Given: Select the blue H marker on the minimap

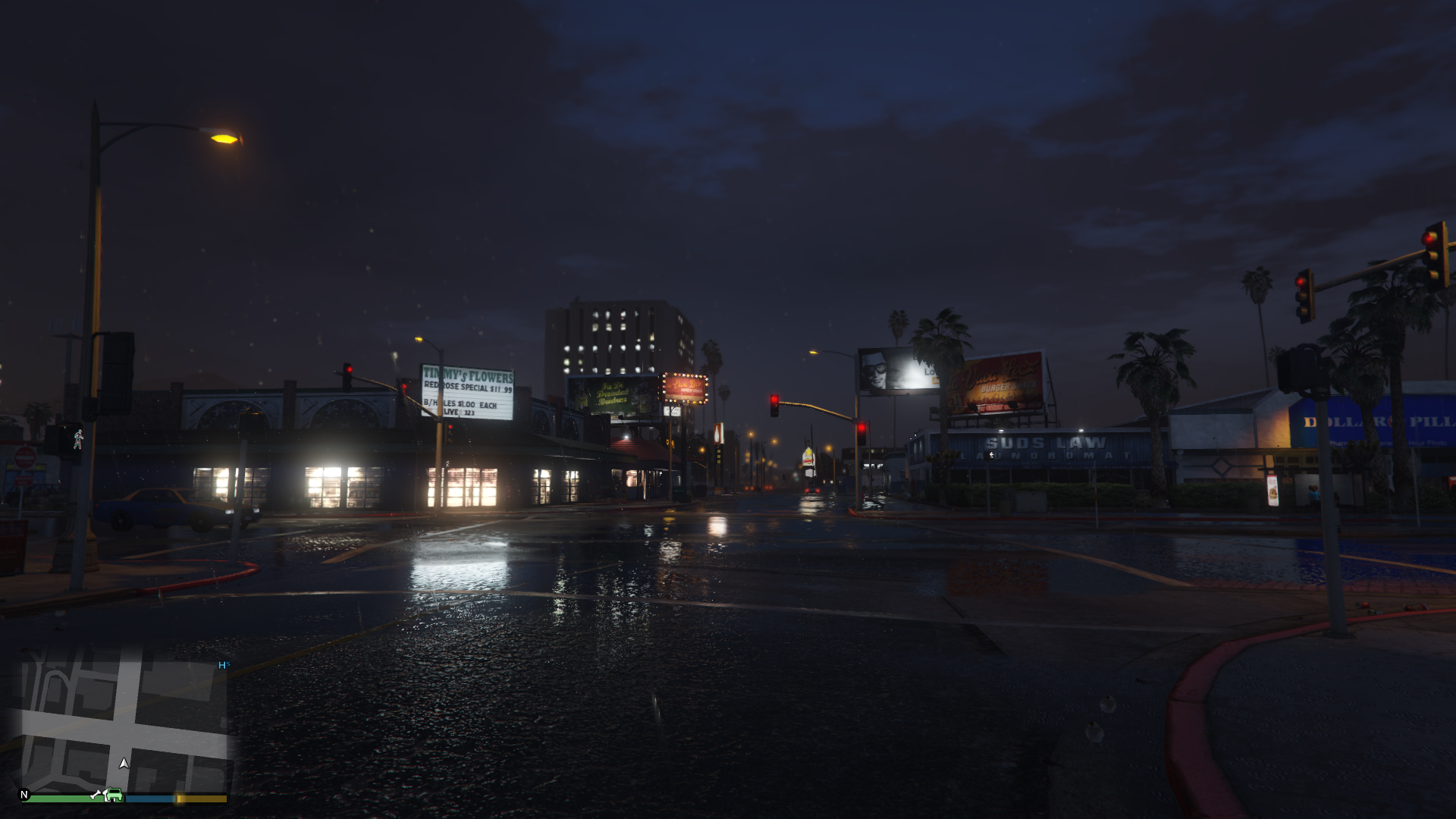Looking at the screenshot, I should point(223,665).
